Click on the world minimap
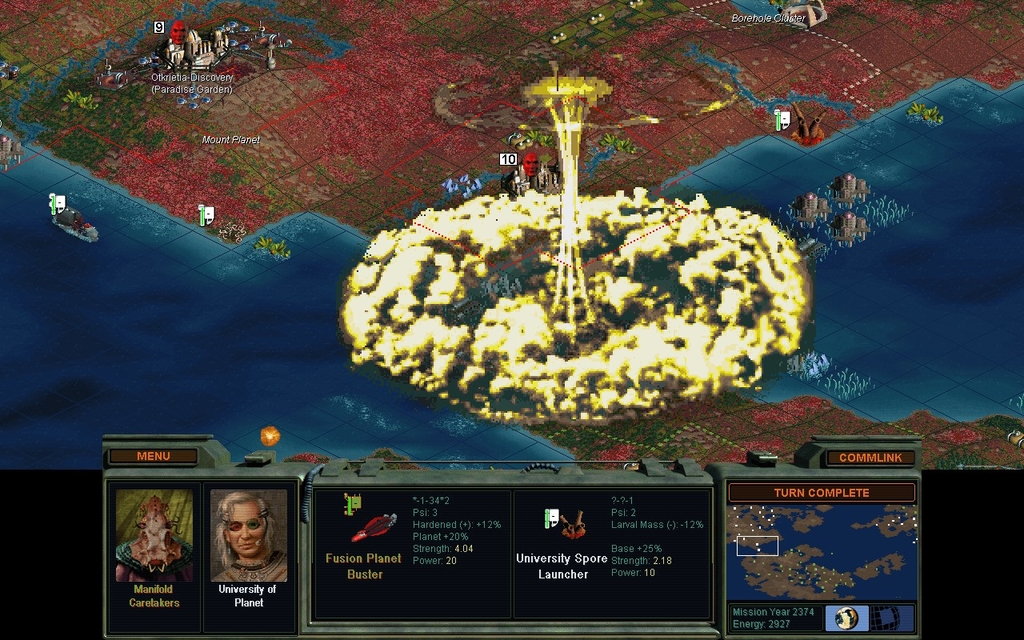The image size is (1024, 640). (x=821, y=552)
